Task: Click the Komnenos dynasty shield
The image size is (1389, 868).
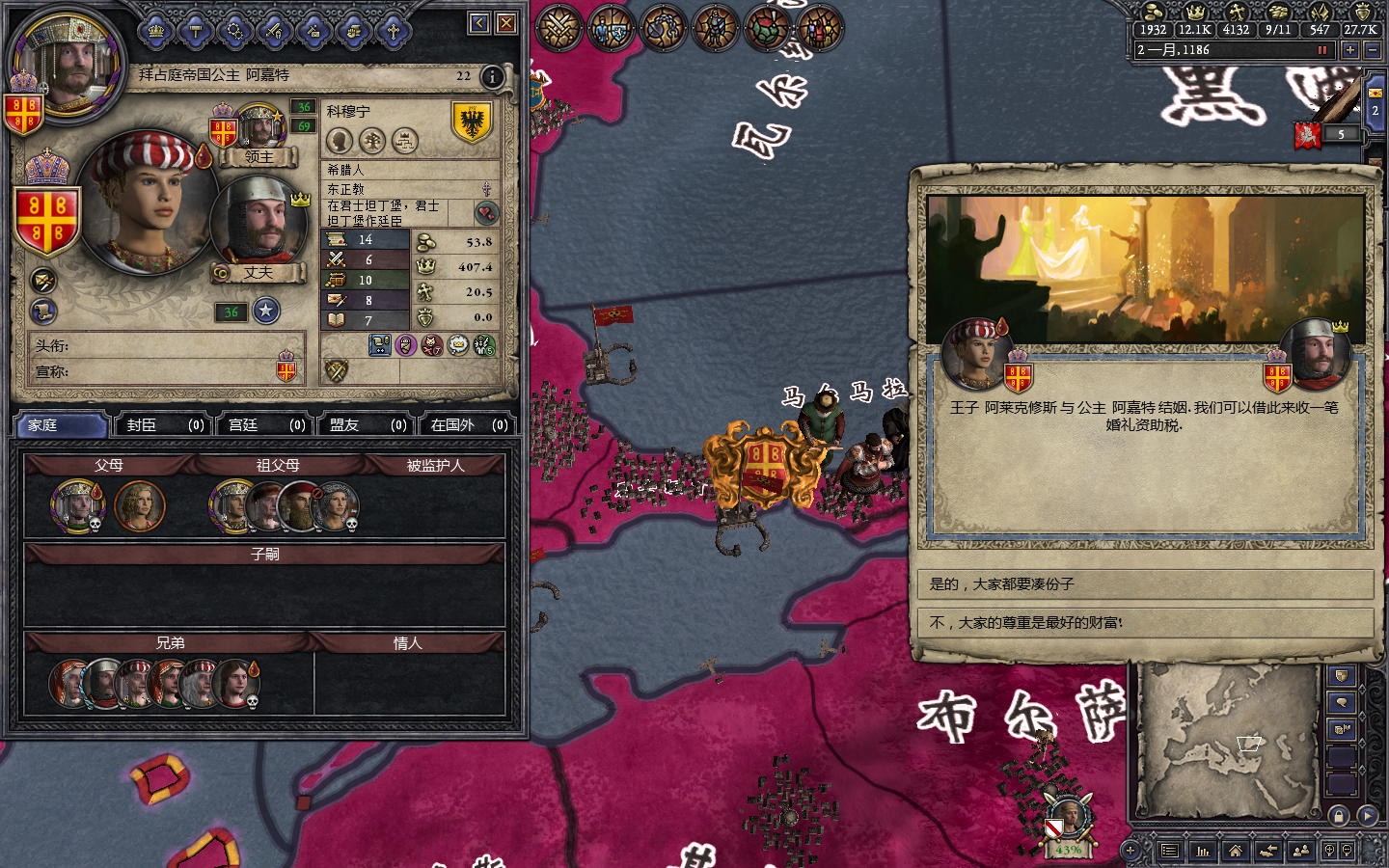Action: pyautogui.click(x=472, y=122)
